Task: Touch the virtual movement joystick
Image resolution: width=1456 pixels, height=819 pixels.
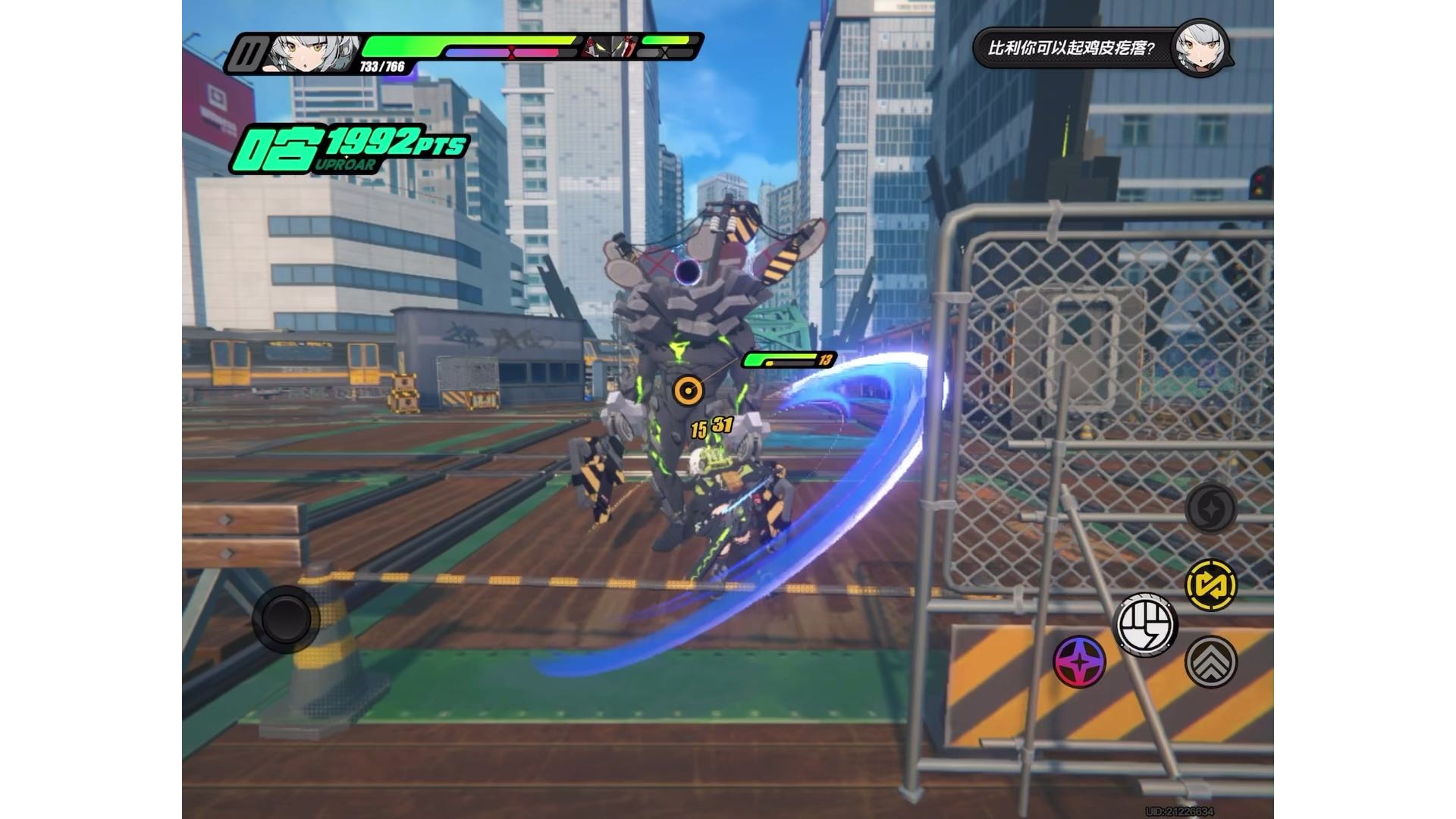Action: click(286, 619)
